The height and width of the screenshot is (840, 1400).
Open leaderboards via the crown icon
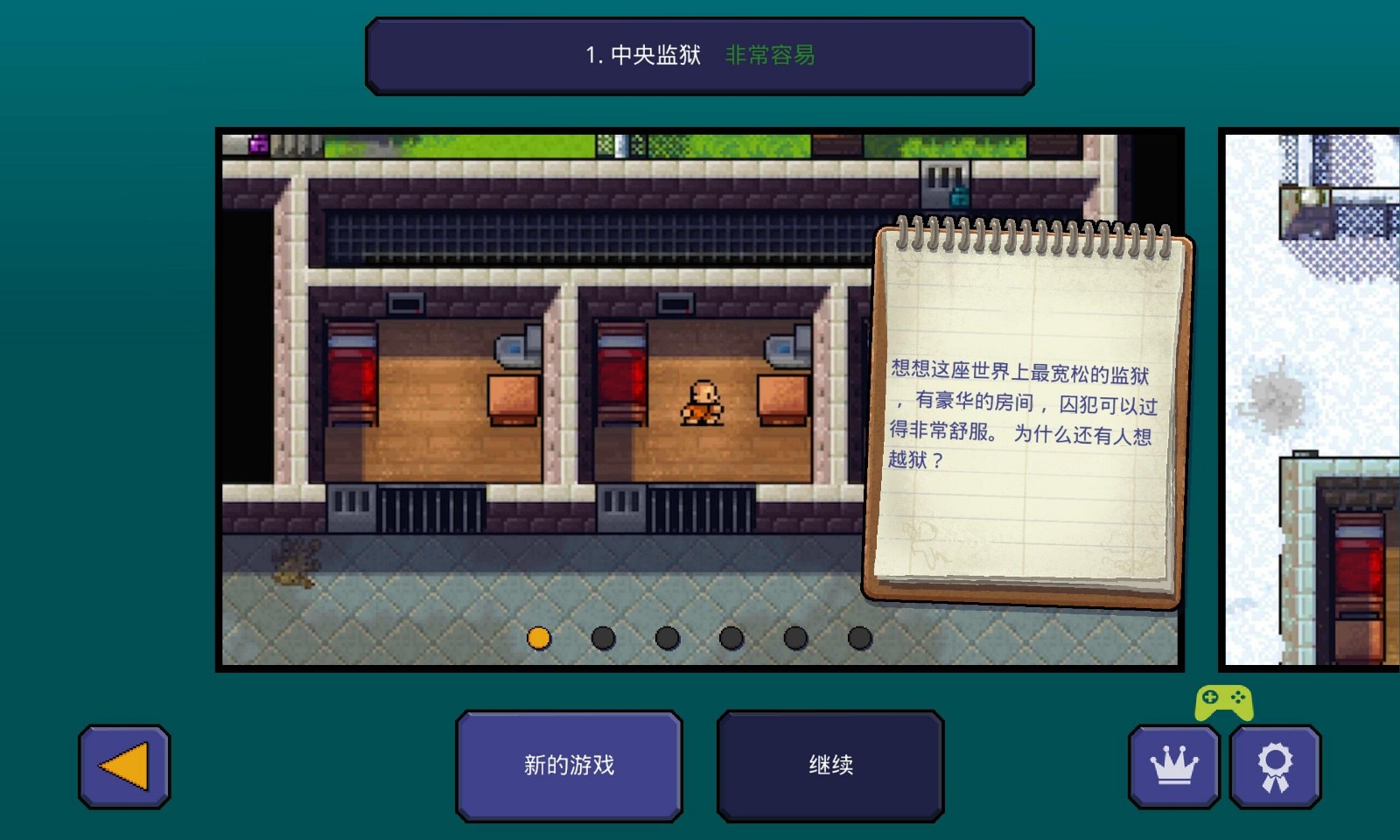pyautogui.click(x=1176, y=765)
